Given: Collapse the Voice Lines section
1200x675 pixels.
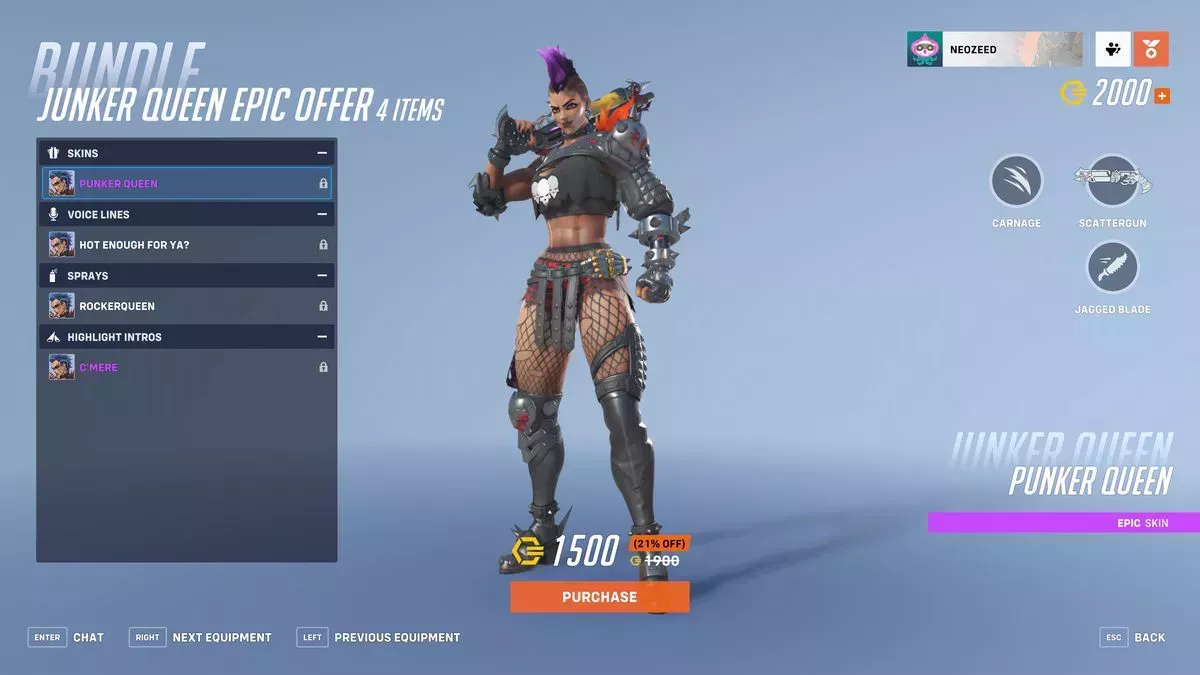Looking at the screenshot, I should 322,214.
